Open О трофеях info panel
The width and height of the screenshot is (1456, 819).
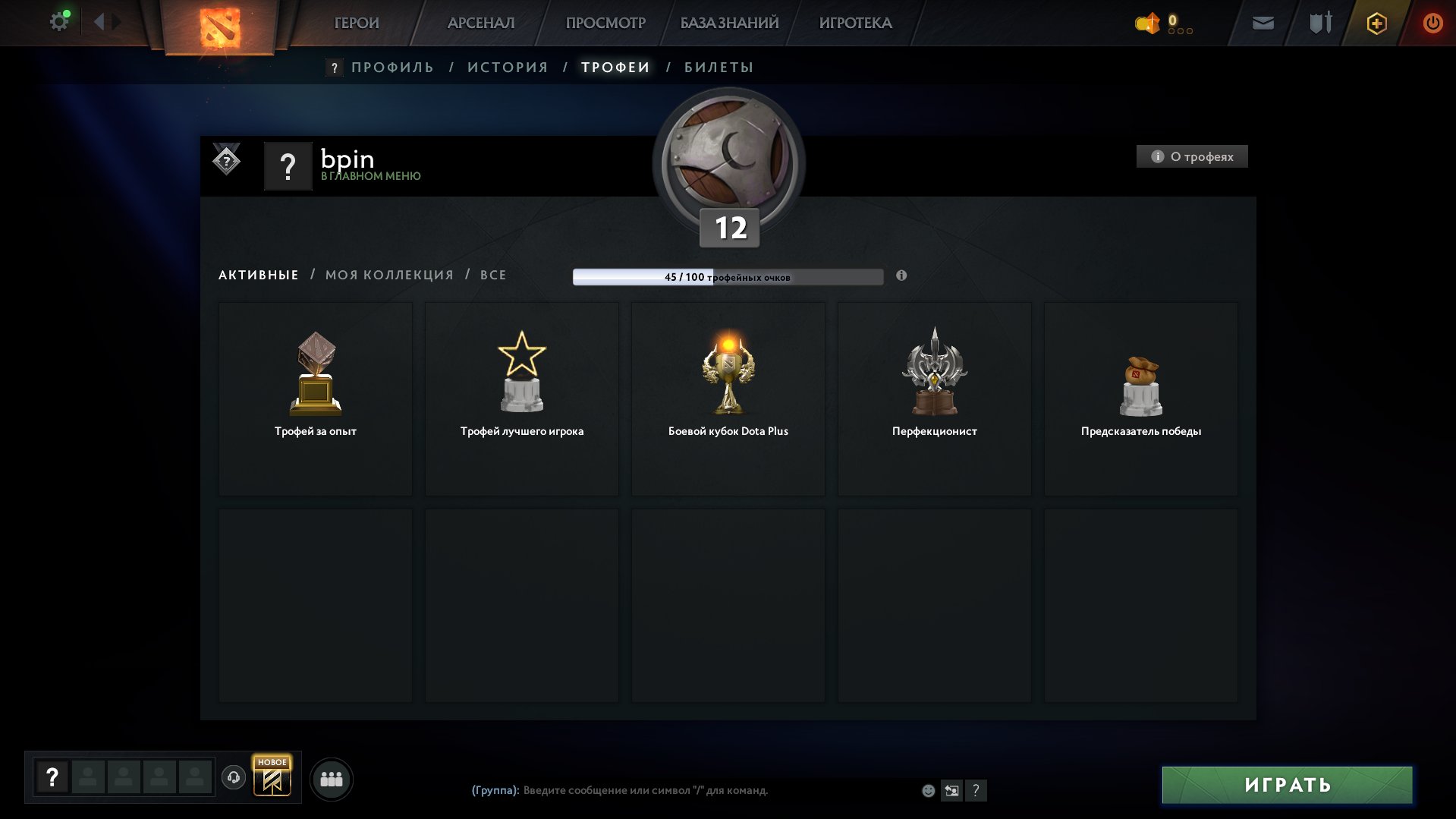click(1191, 156)
